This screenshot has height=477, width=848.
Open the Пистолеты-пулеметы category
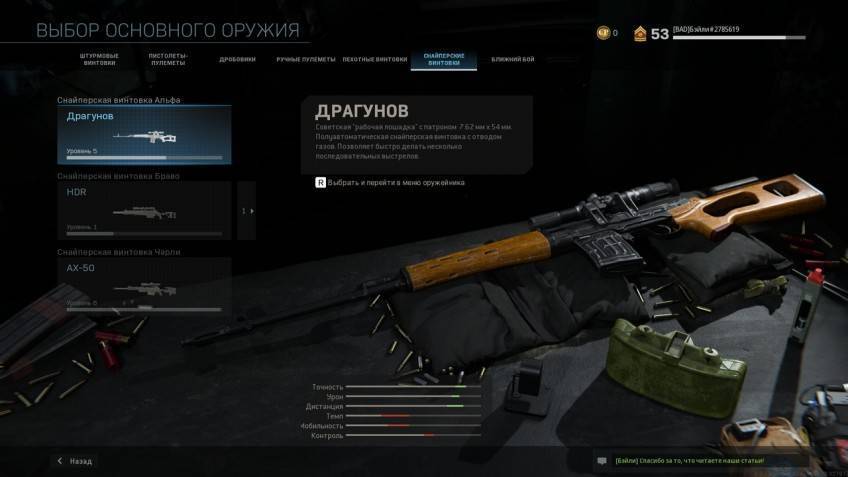168,60
